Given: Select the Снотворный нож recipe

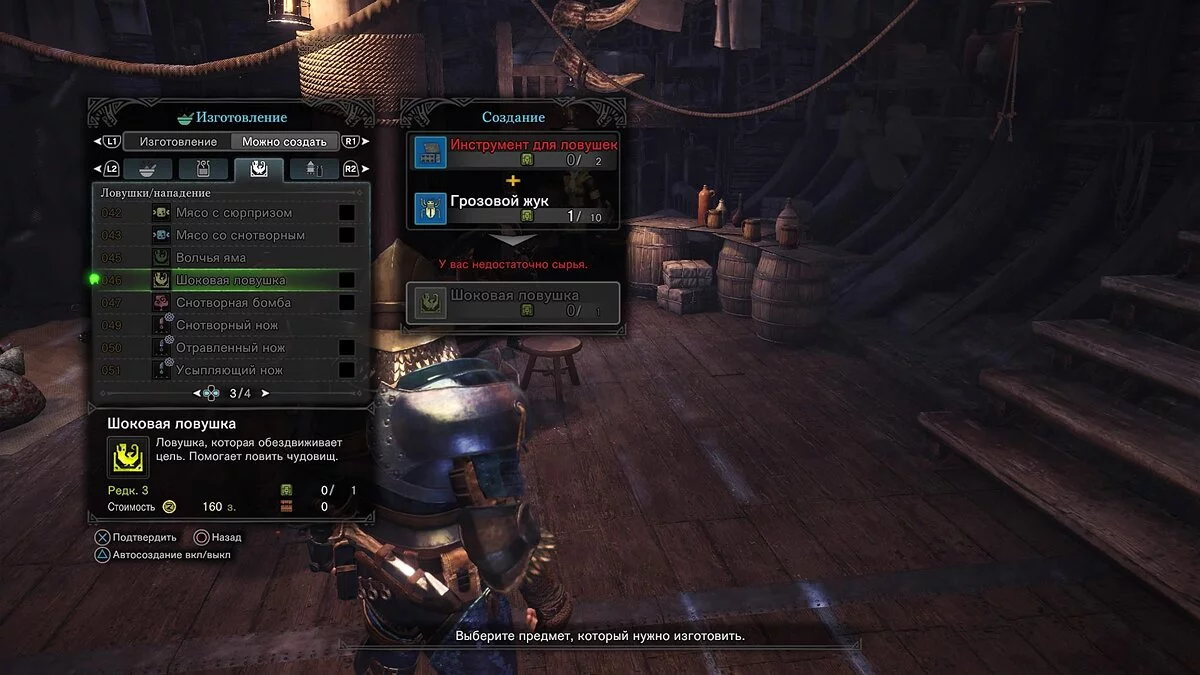Looking at the screenshot, I should coord(227,325).
